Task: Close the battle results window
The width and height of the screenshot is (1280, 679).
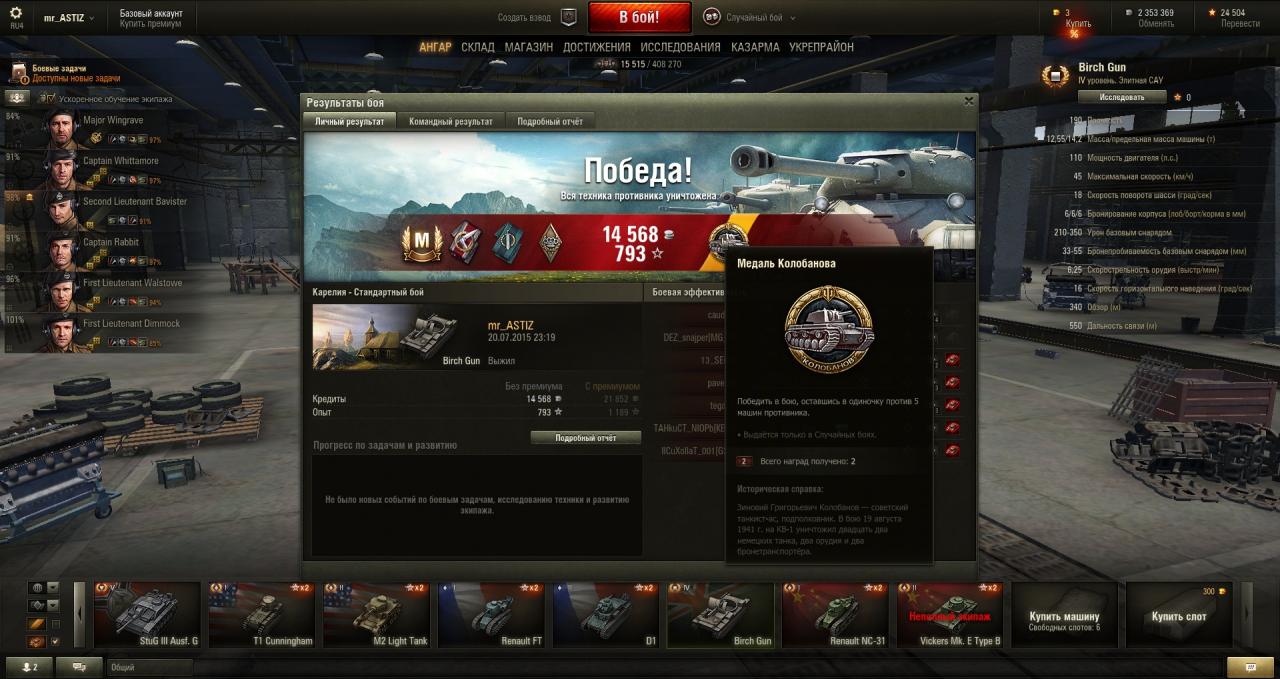Action: (968, 101)
